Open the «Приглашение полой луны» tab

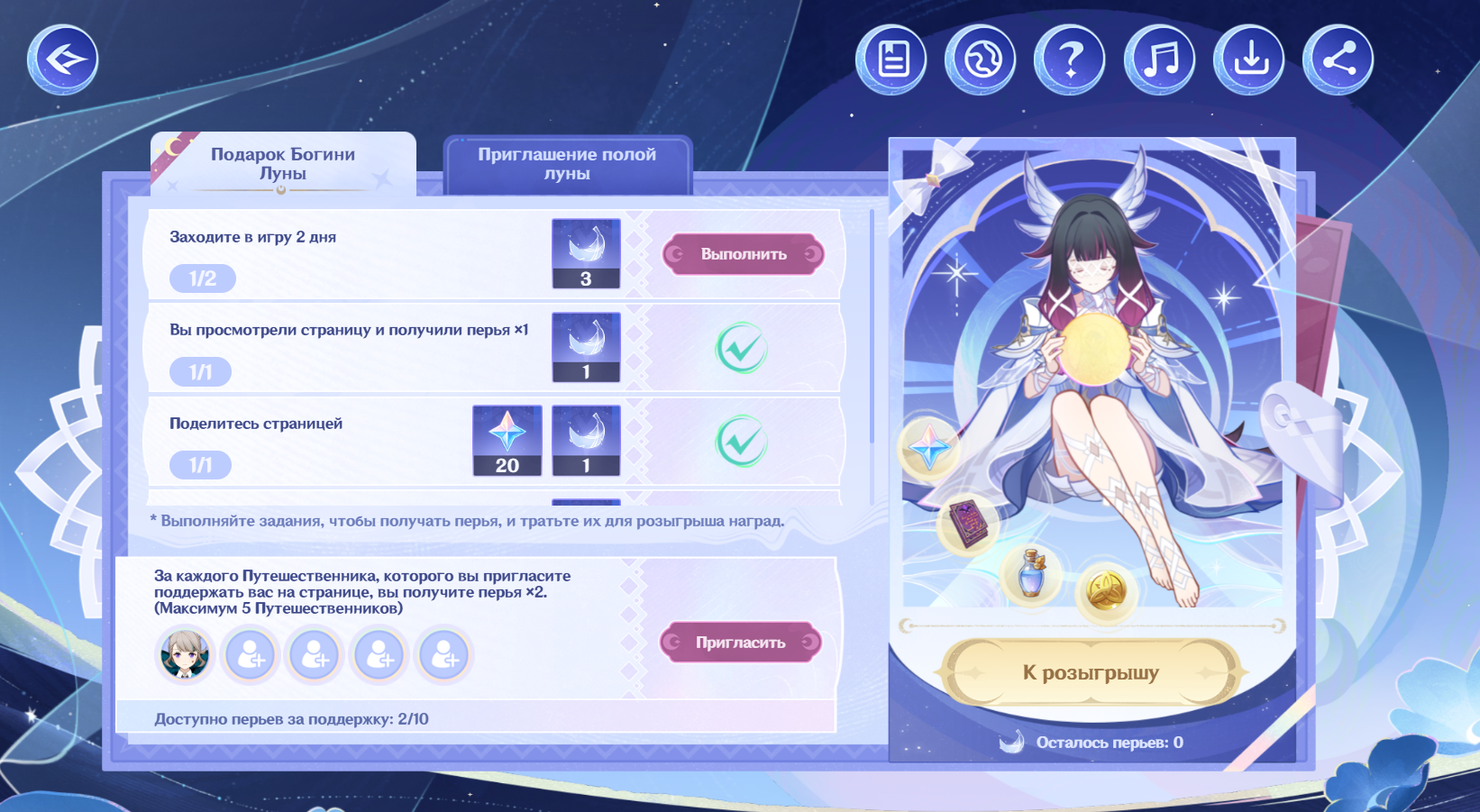tap(567, 164)
